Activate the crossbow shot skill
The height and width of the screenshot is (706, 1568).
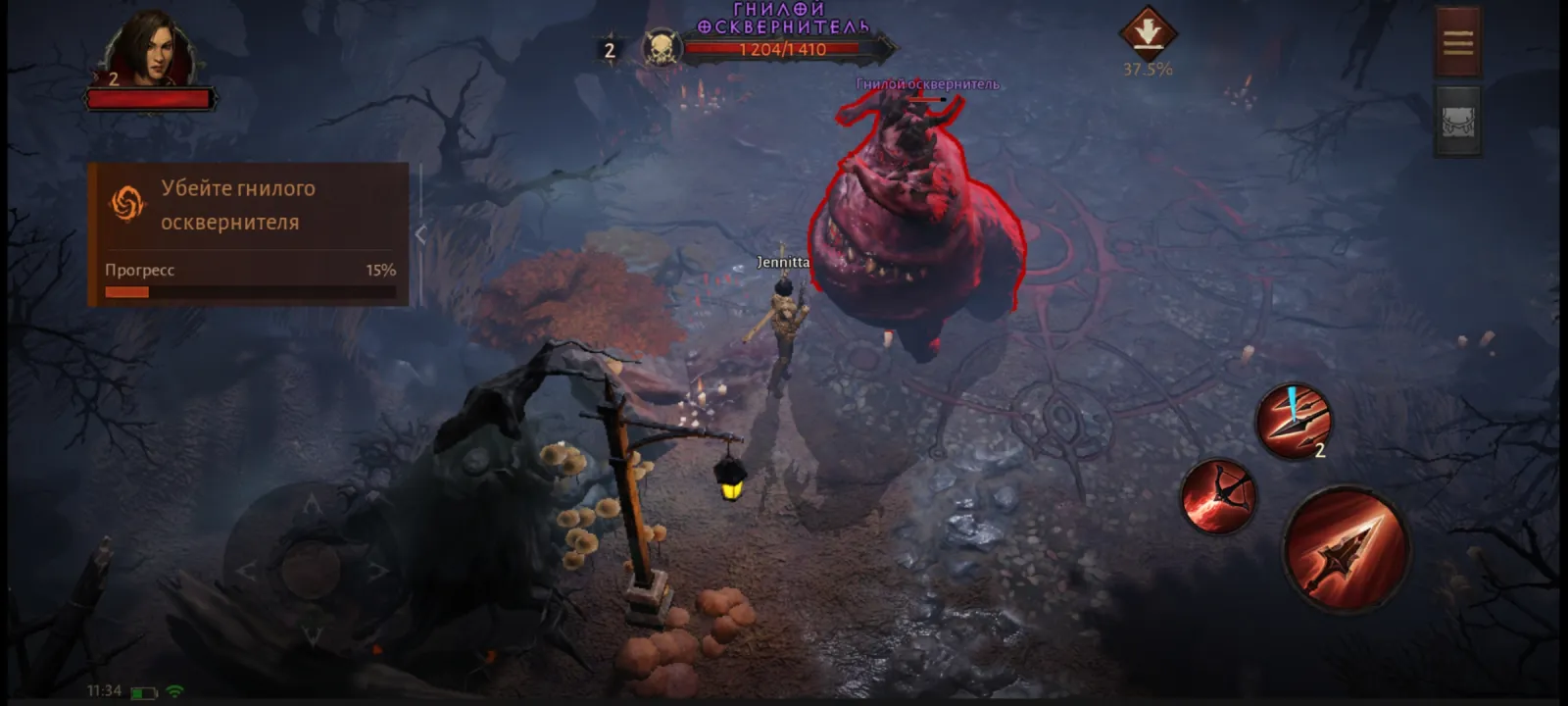pos(1218,495)
